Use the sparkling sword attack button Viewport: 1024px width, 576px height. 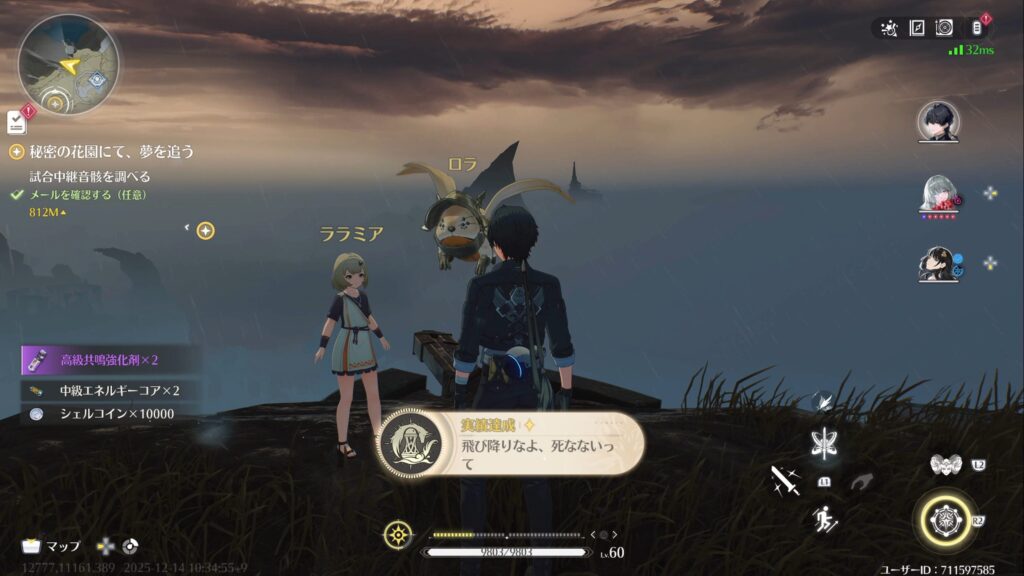tap(785, 480)
